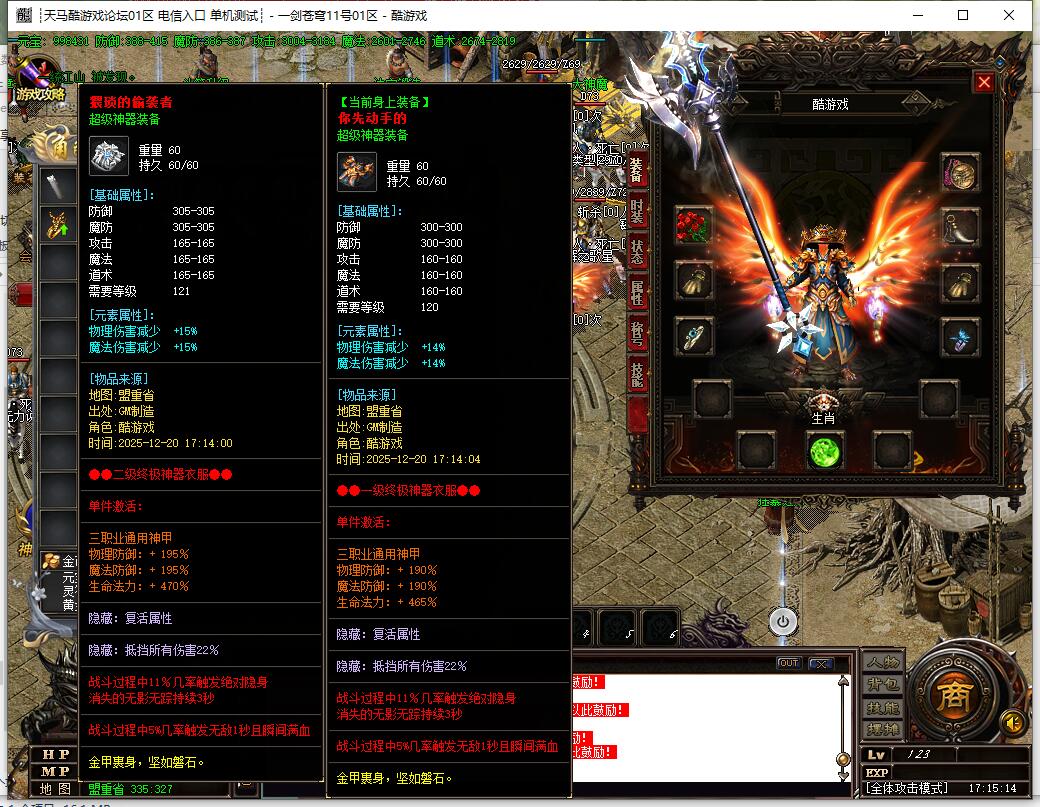Close the character equipment panel
This screenshot has height=807, width=1040.
[984, 82]
